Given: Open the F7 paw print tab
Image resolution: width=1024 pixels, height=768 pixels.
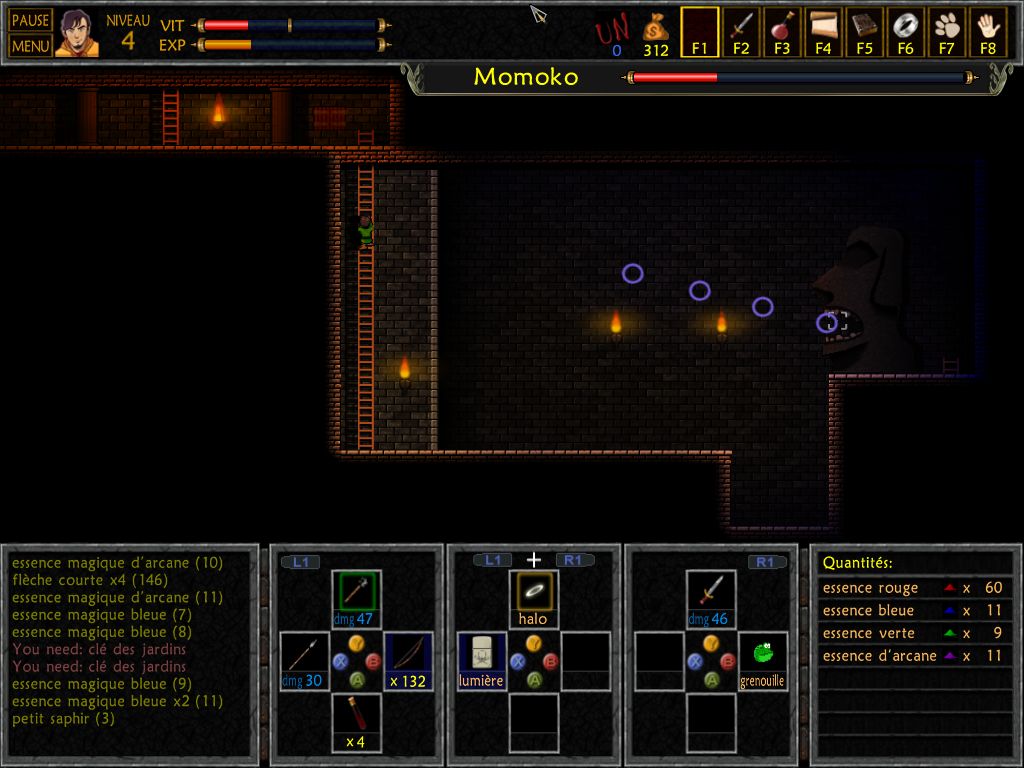Looking at the screenshot, I should [x=947, y=31].
